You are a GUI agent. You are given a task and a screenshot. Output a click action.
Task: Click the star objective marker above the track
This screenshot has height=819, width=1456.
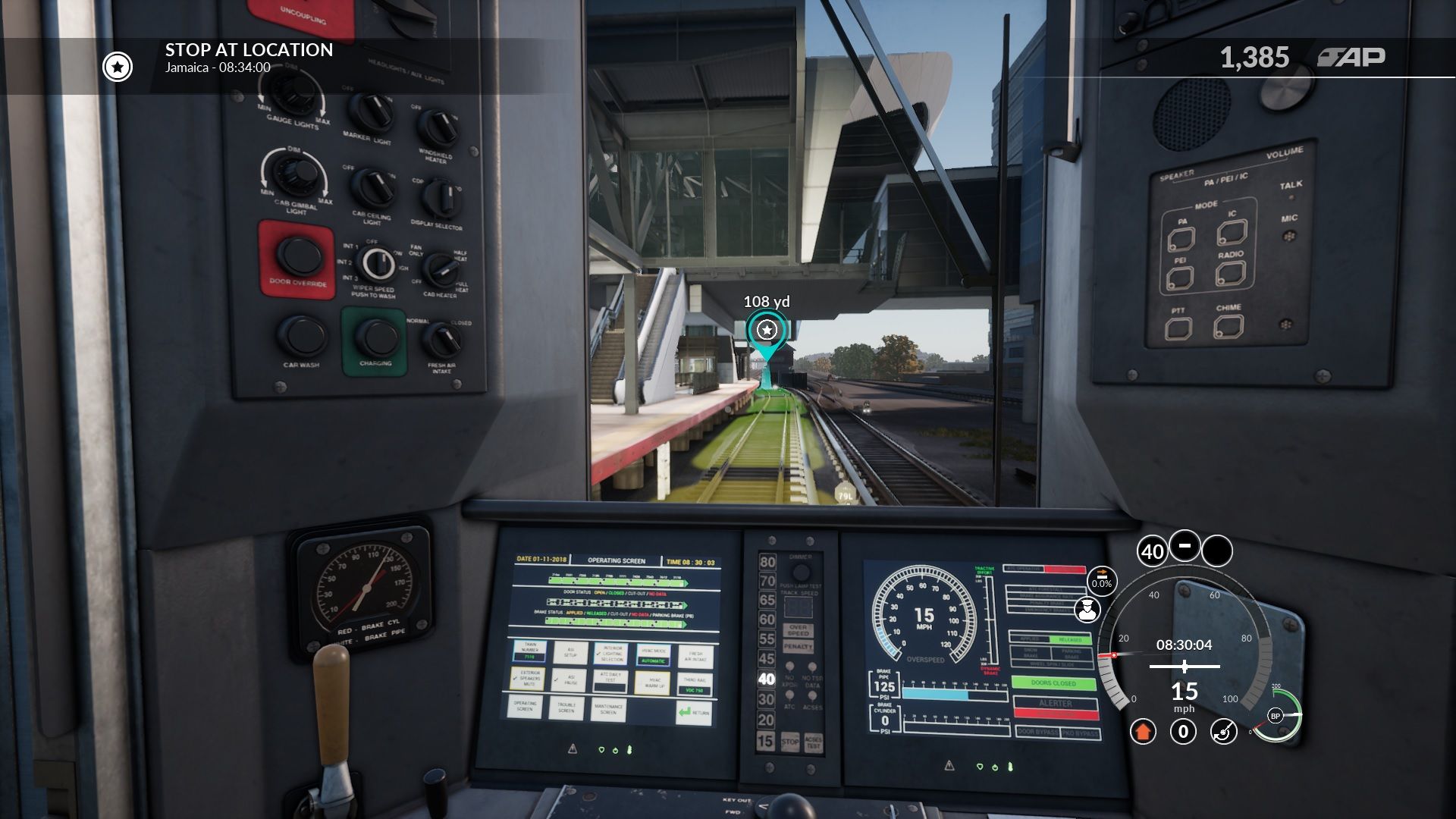pos(766,329)
